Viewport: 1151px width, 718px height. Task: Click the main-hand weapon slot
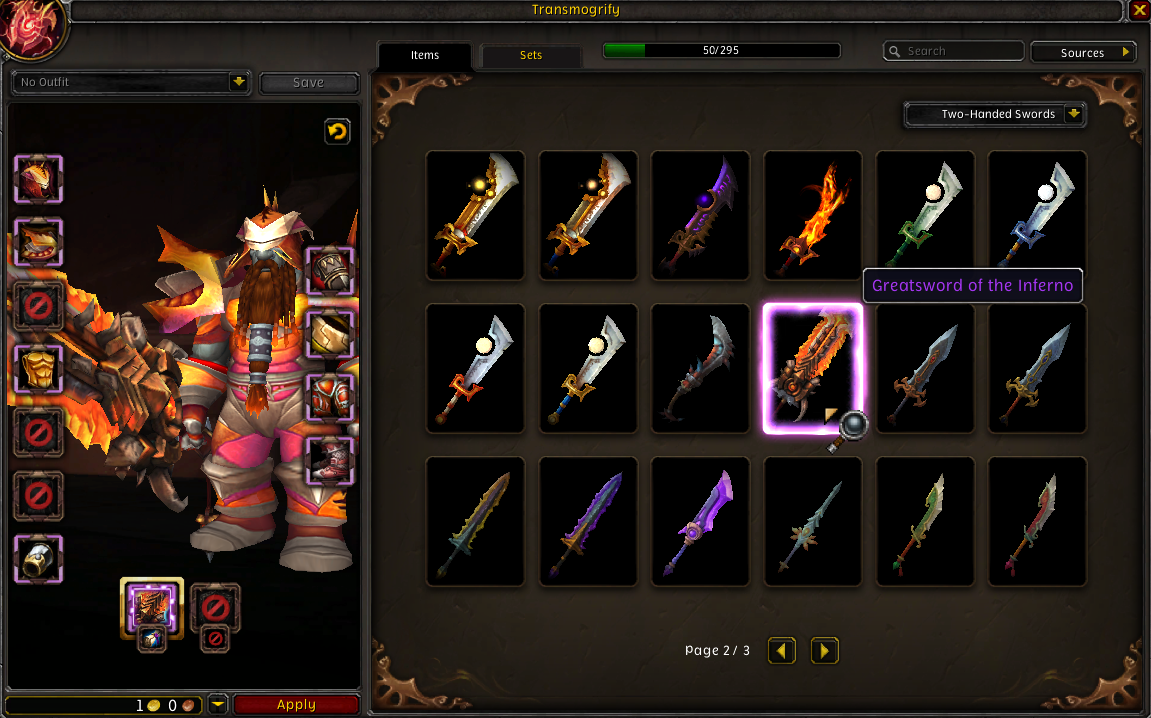point(151,606)
